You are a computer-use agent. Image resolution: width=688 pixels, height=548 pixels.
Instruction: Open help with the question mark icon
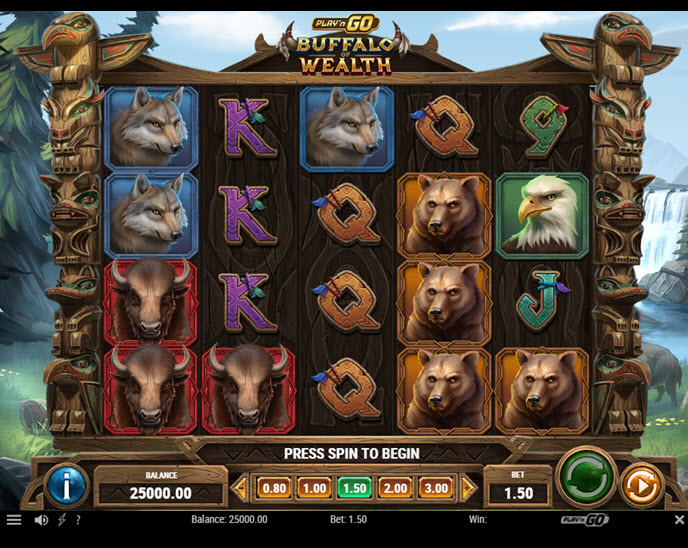click(x=78, y=520)
